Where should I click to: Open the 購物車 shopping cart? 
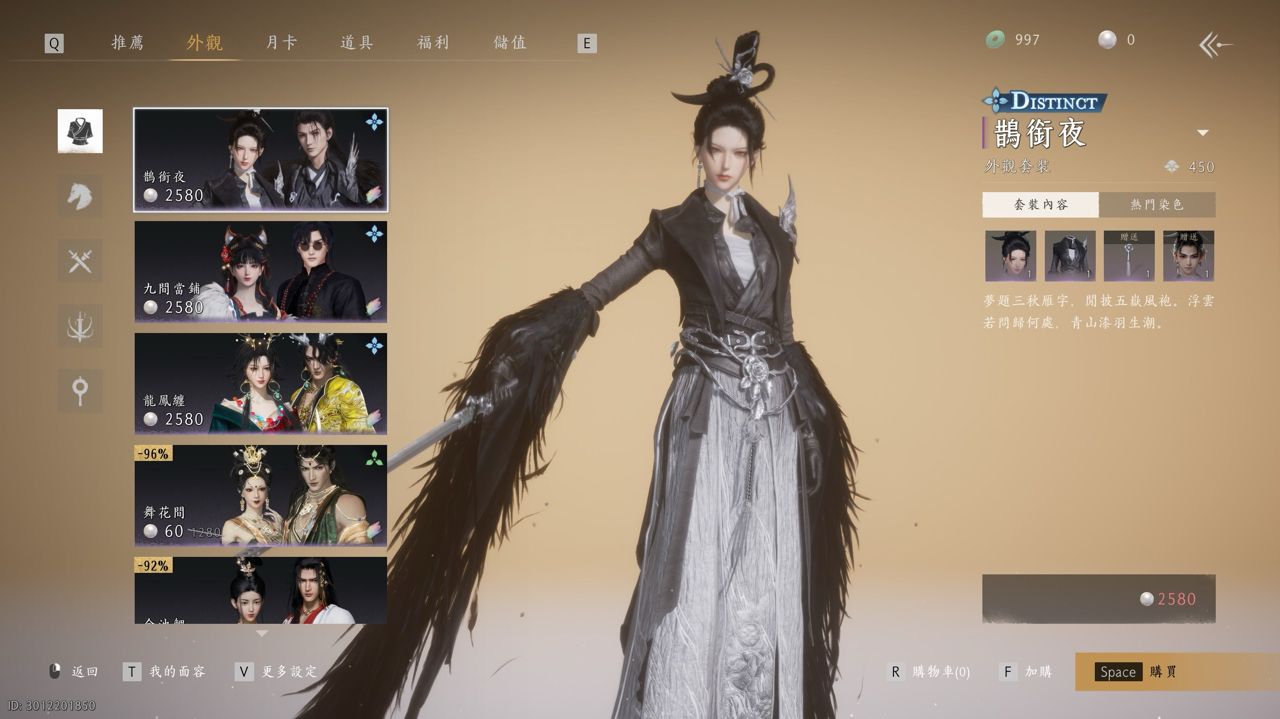[x=930, y=672]
